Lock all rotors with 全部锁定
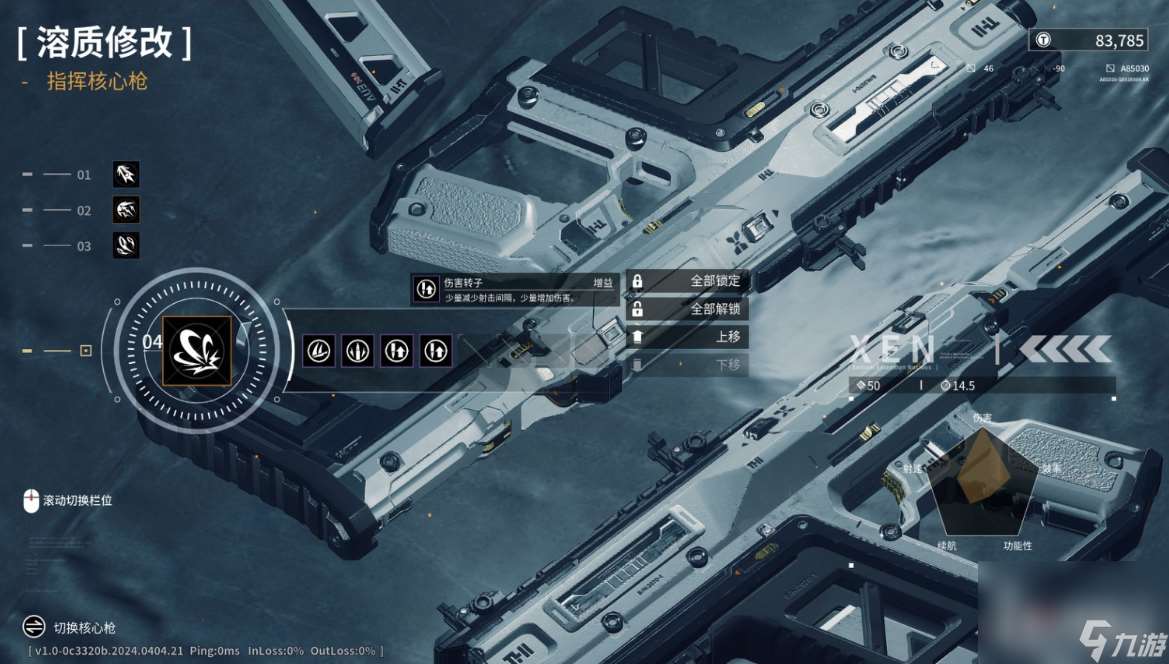 tap(687, 281)
